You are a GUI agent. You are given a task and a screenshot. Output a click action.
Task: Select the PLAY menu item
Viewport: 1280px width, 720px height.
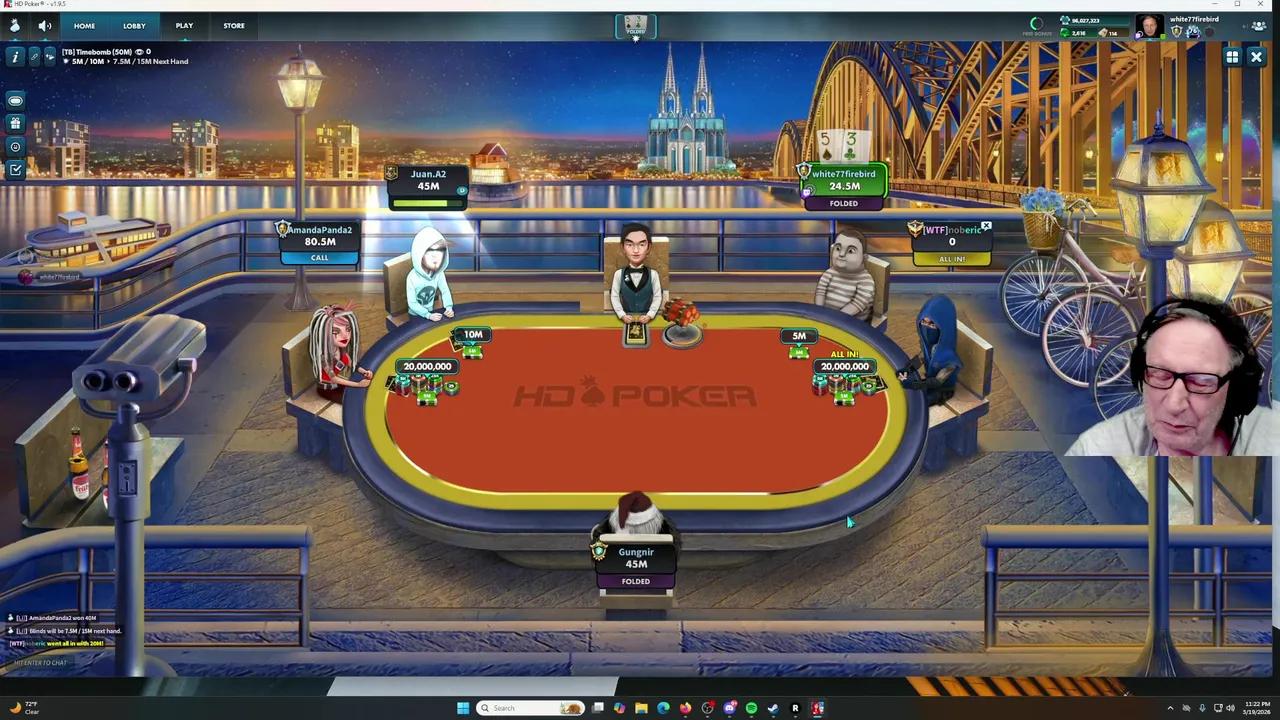[184, 25]
